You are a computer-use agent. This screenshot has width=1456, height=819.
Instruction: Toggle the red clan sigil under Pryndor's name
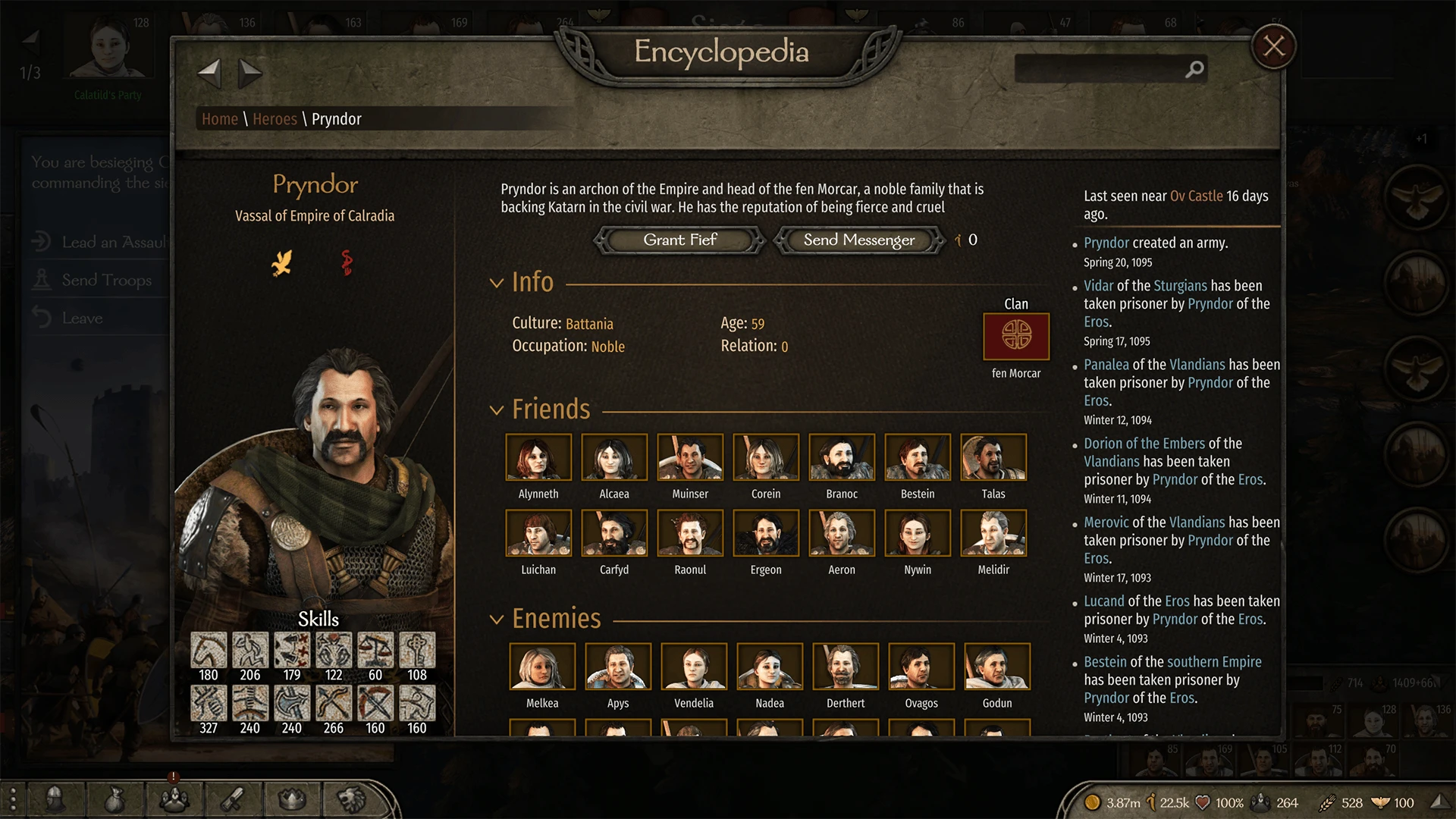tap(347, 263)
